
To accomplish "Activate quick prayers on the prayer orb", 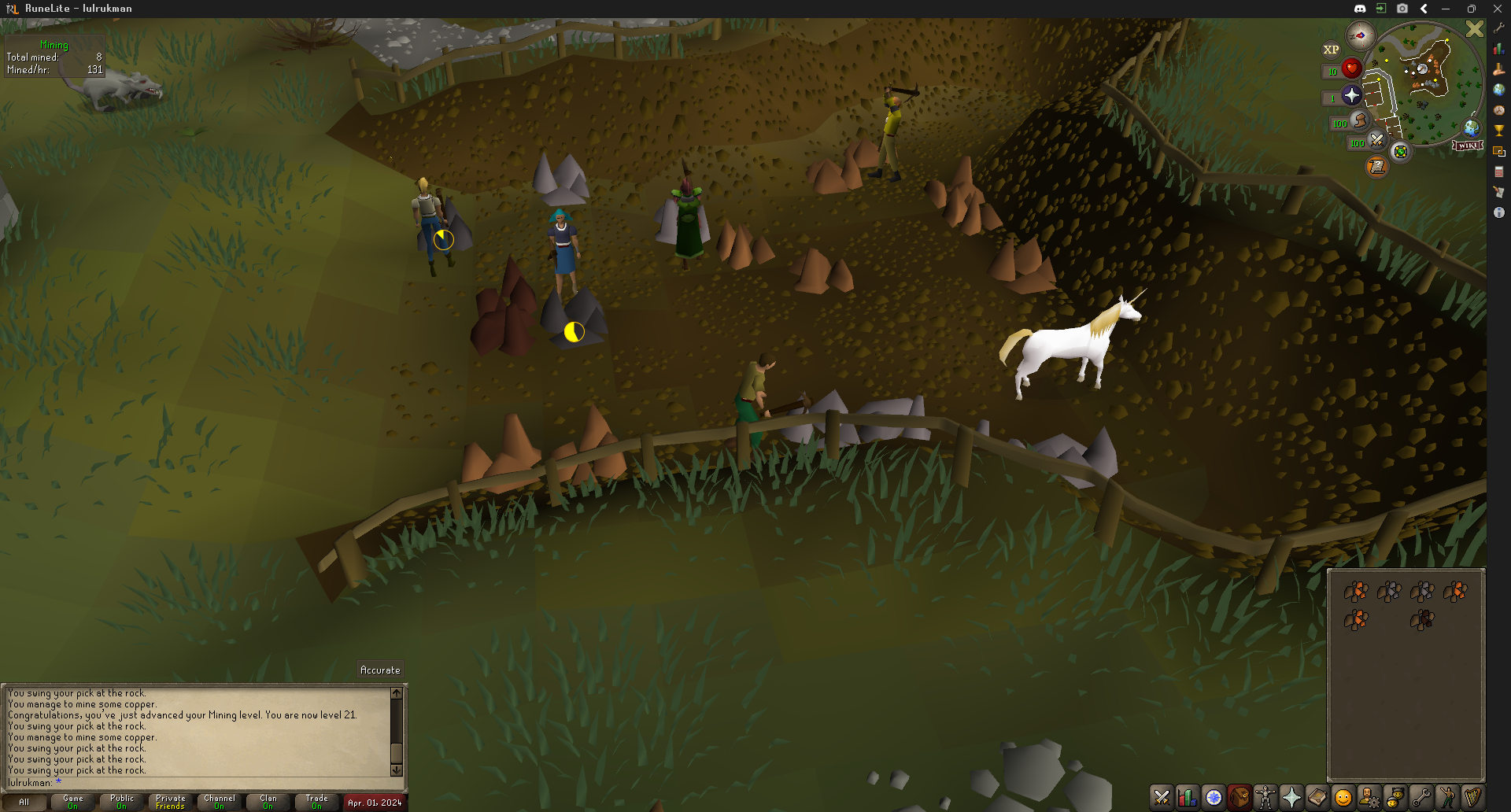I will coord(1351,95).
